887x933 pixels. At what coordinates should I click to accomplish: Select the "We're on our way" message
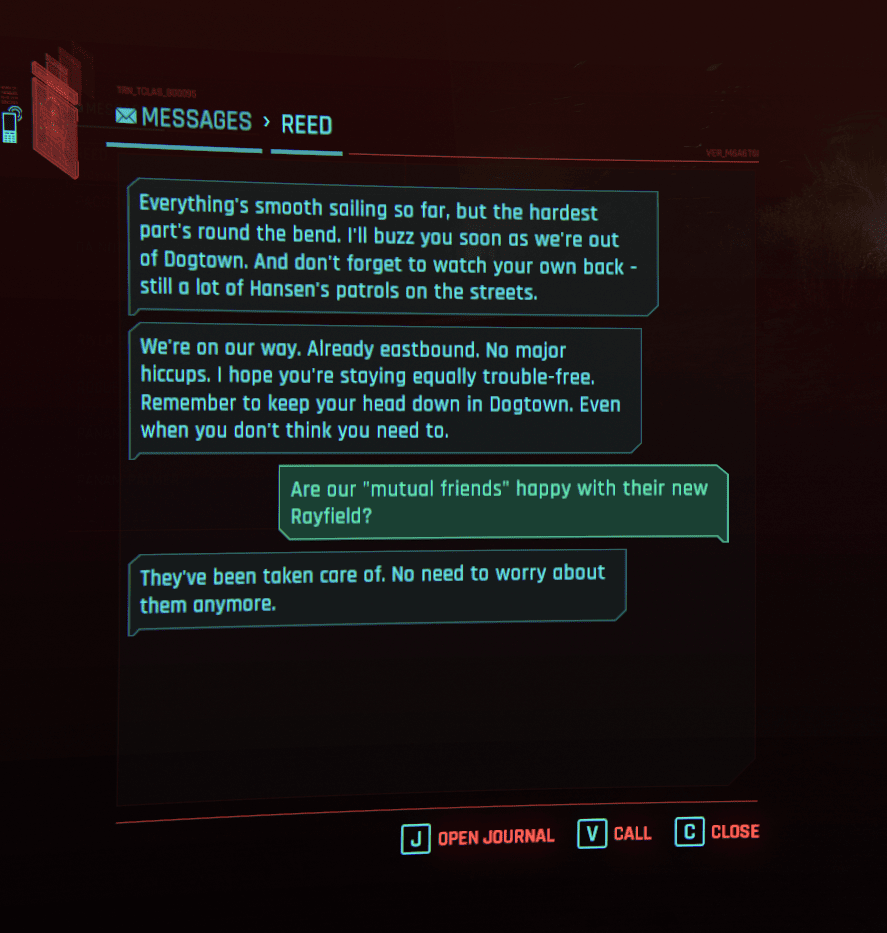(384, 391)
